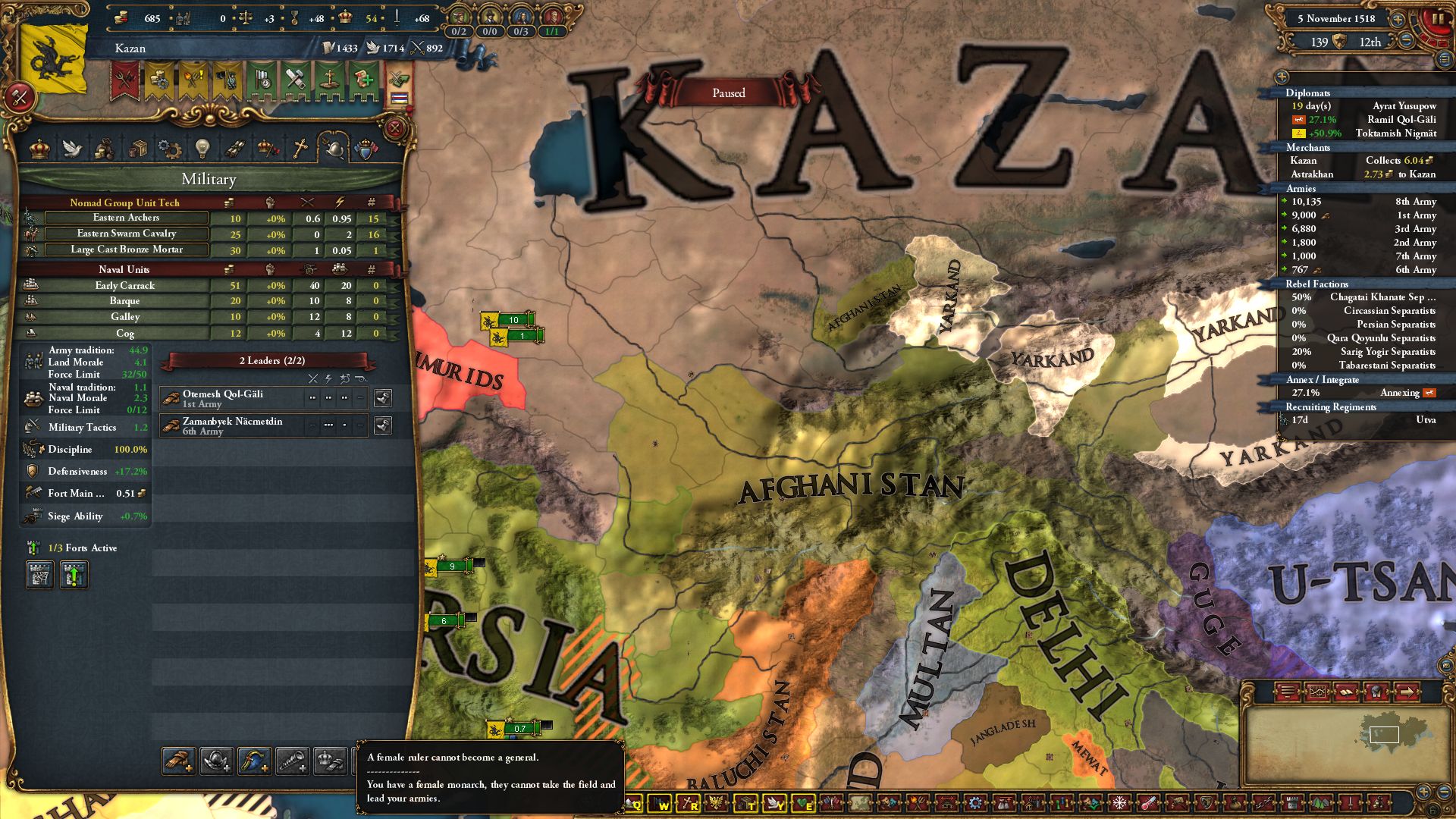
Task: Open the ledger from the lower-right icons
Action: [1347, 692]
